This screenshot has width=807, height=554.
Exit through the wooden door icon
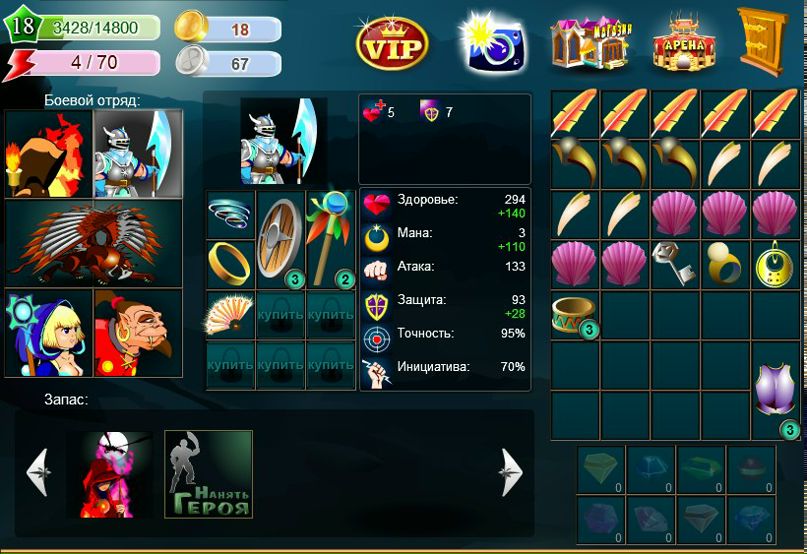point(761,41)
